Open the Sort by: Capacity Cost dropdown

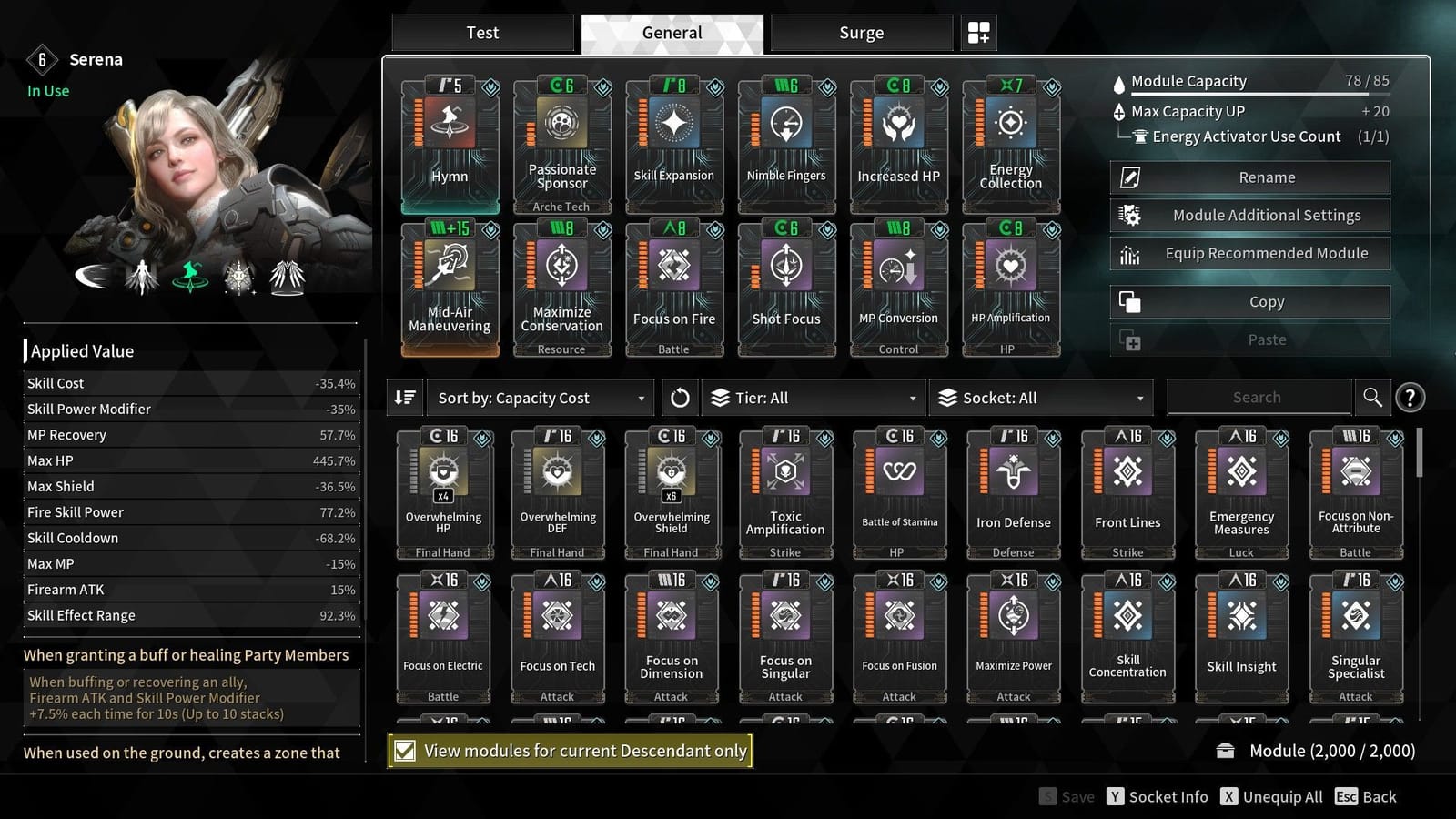point(539,398)
